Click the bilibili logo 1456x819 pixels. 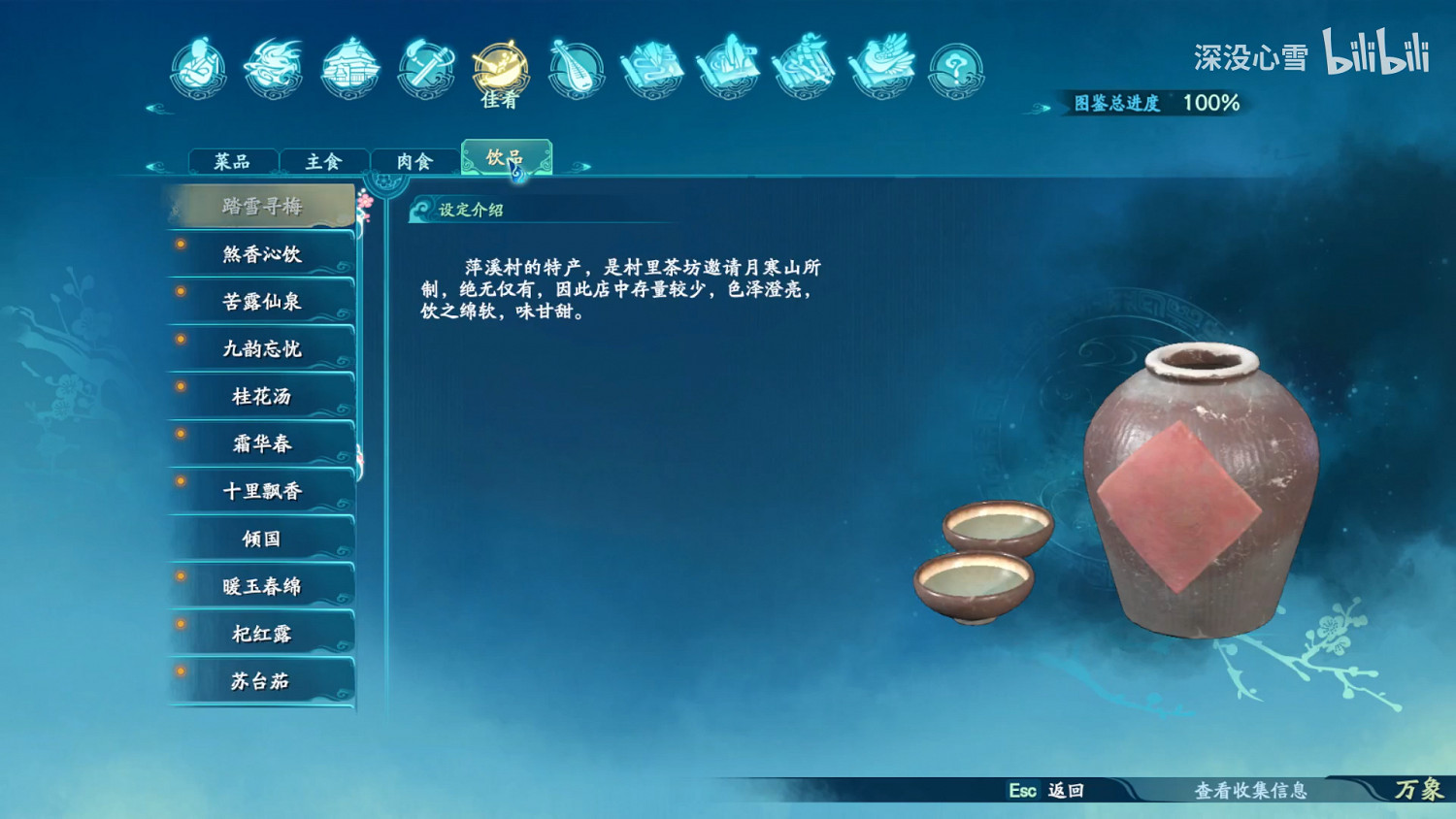pyautogui.click(x=1379, y=58)
